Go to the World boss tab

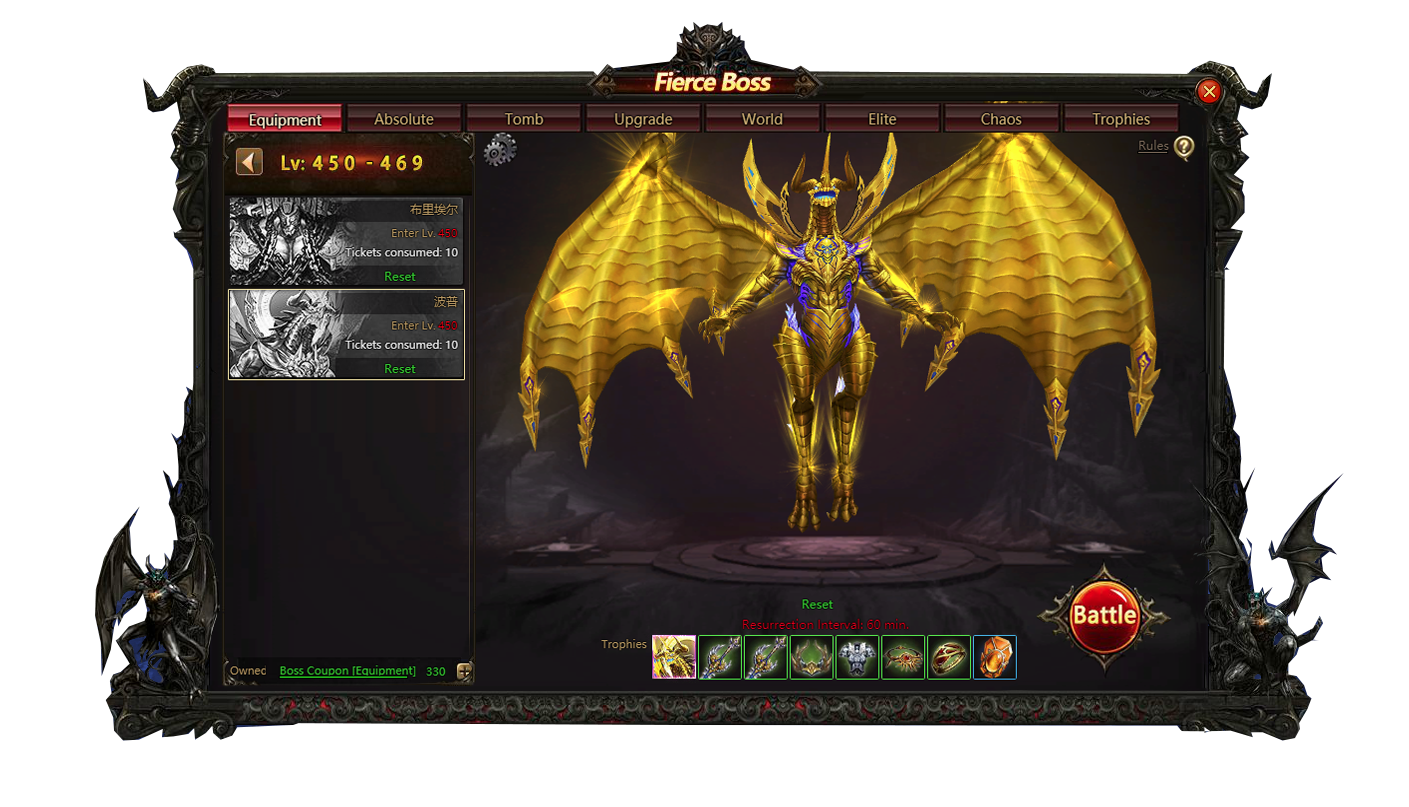click(762, 119)
